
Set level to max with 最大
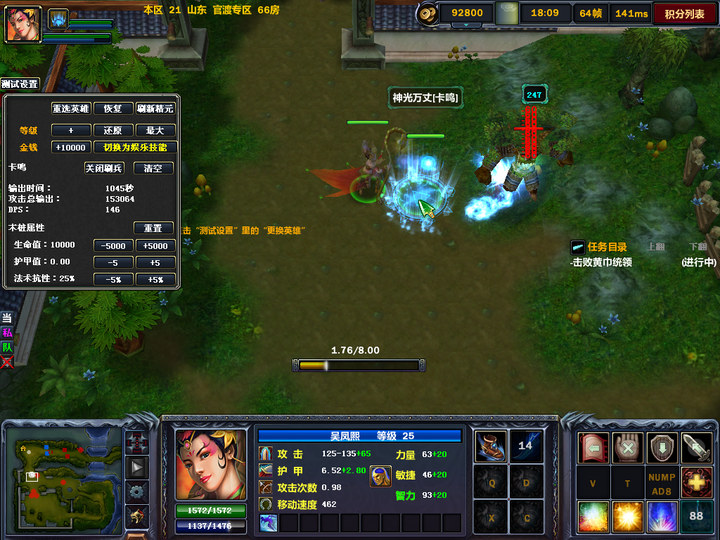155,130
